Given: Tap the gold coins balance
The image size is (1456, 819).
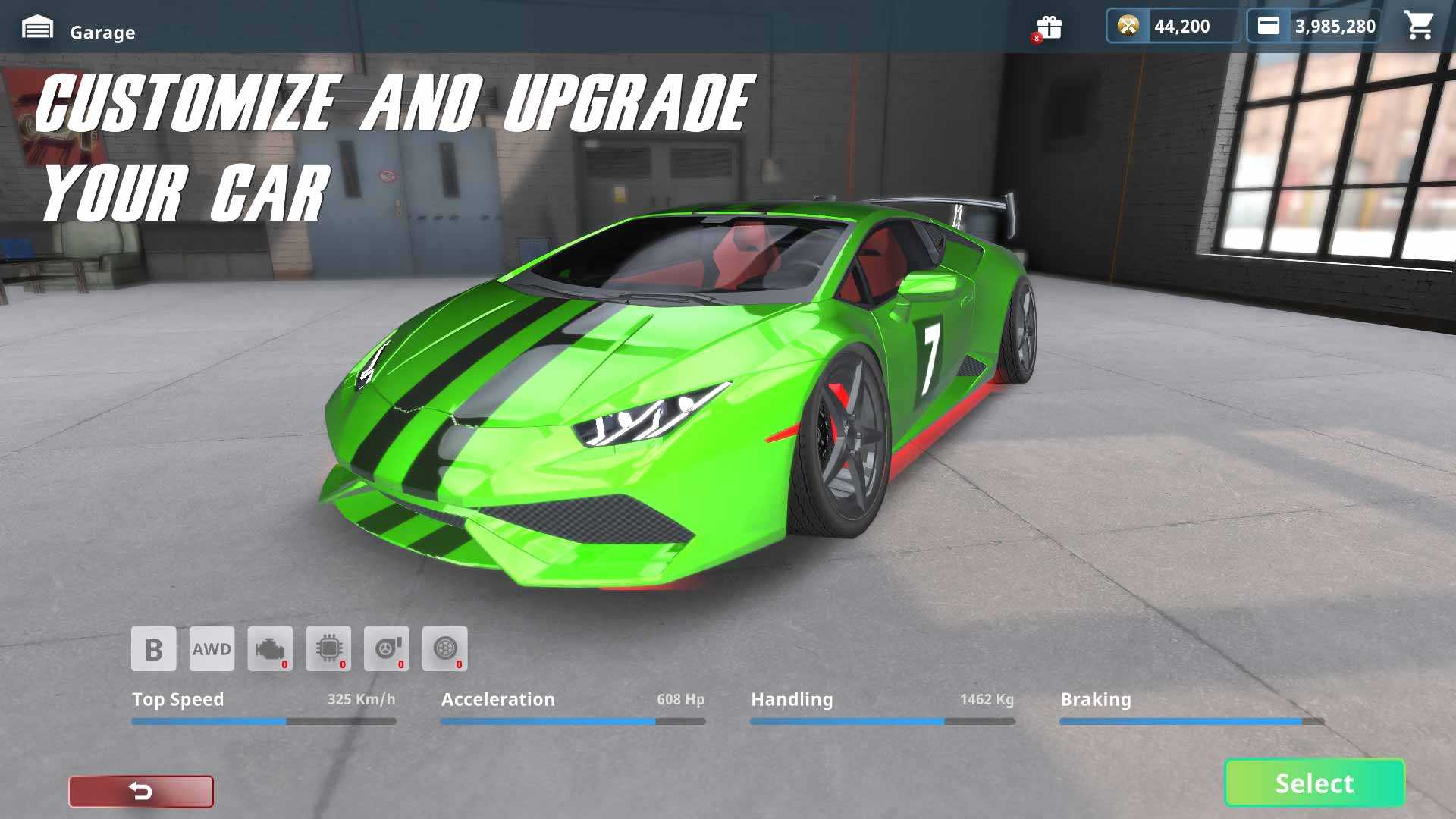Looking at the screenshot, I should pos(1172,27).
